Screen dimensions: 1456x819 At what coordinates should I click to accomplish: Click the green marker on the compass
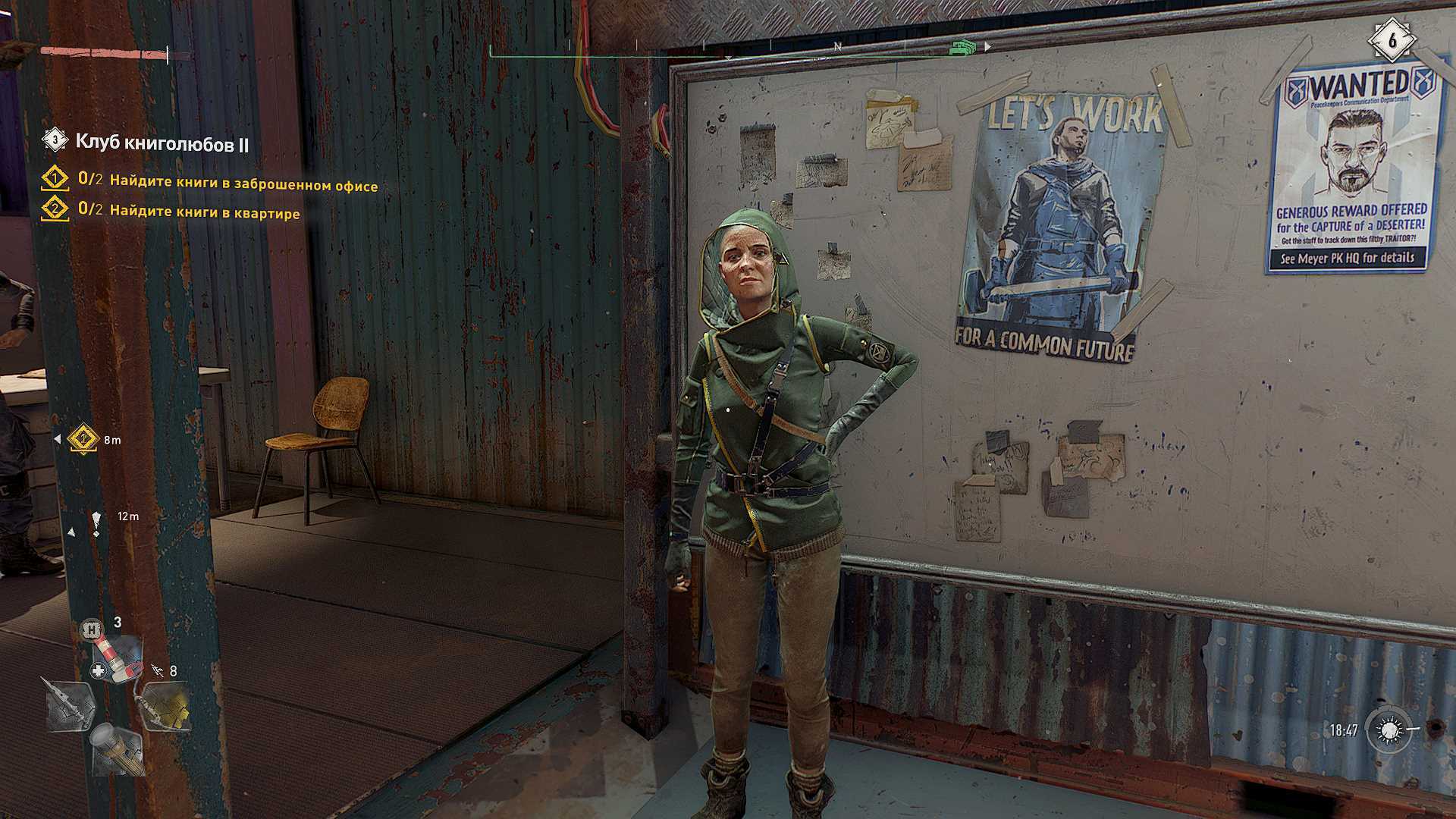tap(962, 48)
